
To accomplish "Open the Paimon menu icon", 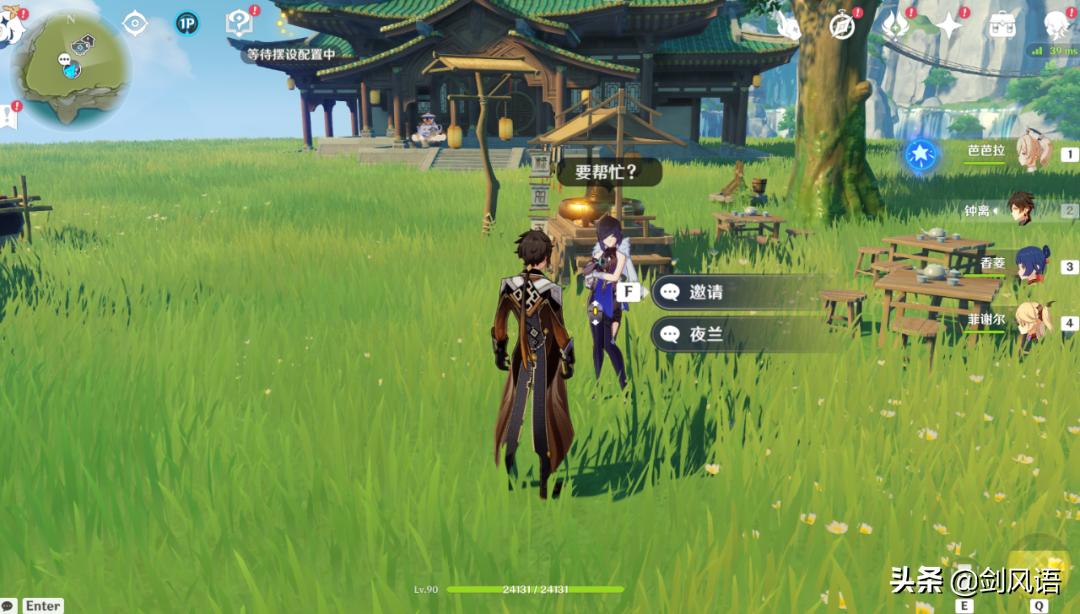I will coord(10,26).
